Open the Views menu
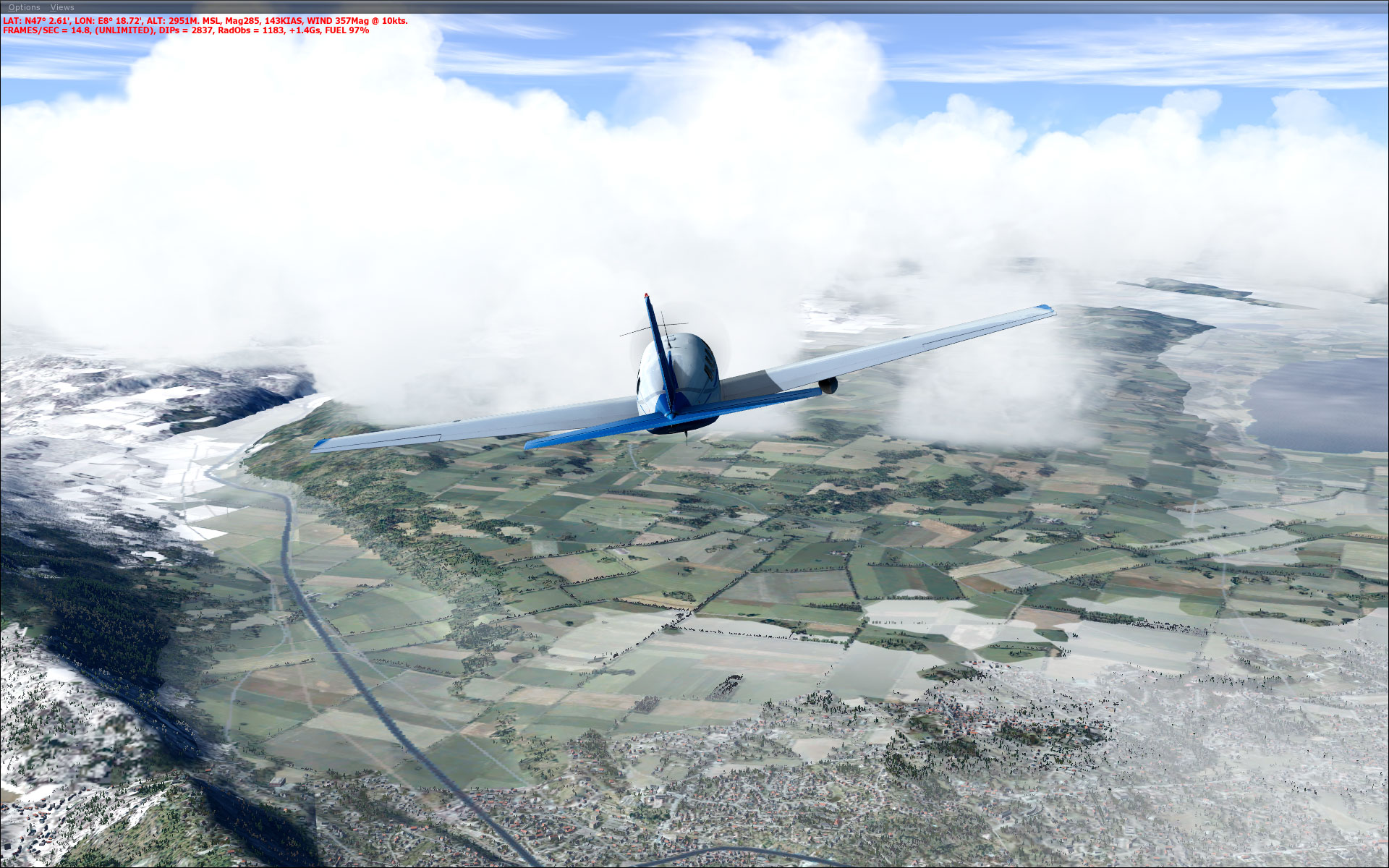 (62, 7)
